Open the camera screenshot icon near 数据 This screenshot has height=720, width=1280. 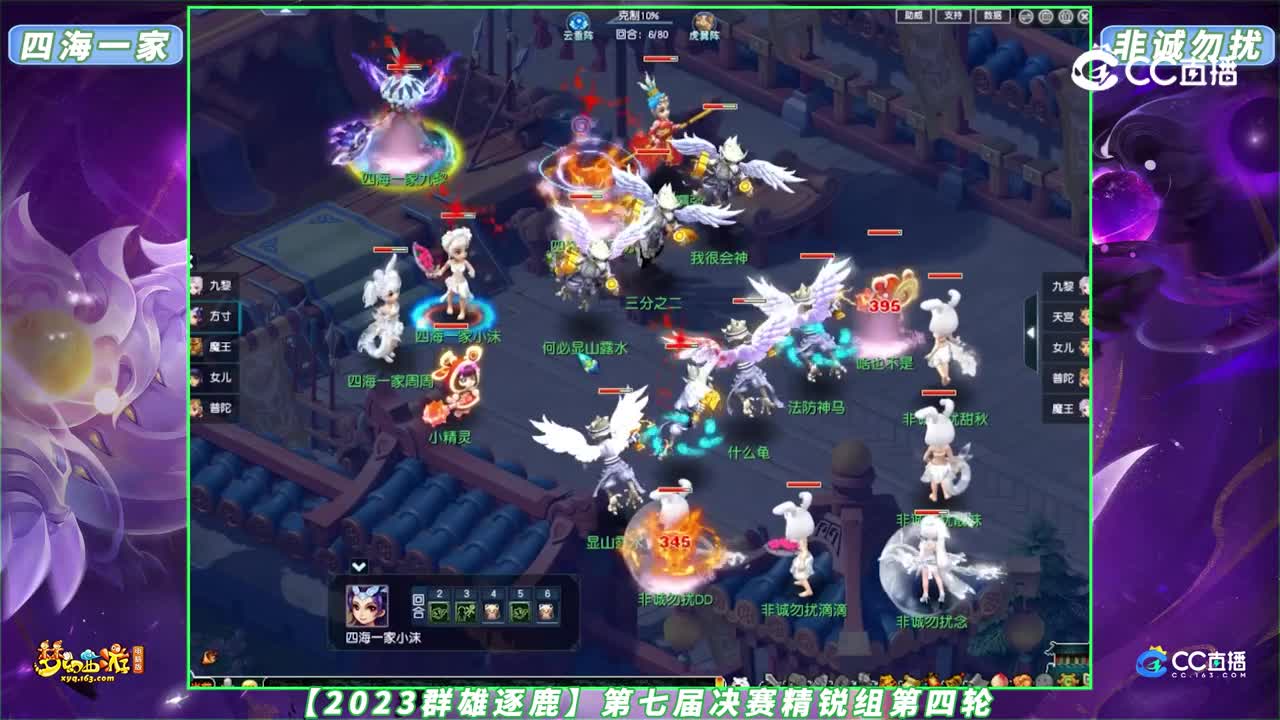pos(1045,16)
